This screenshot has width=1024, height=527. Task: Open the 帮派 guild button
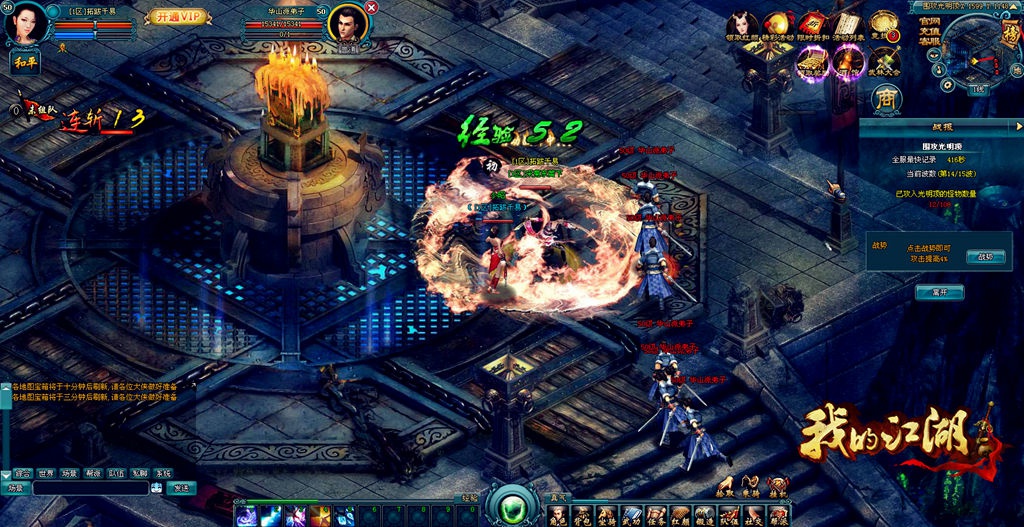[x=777, y=516]
